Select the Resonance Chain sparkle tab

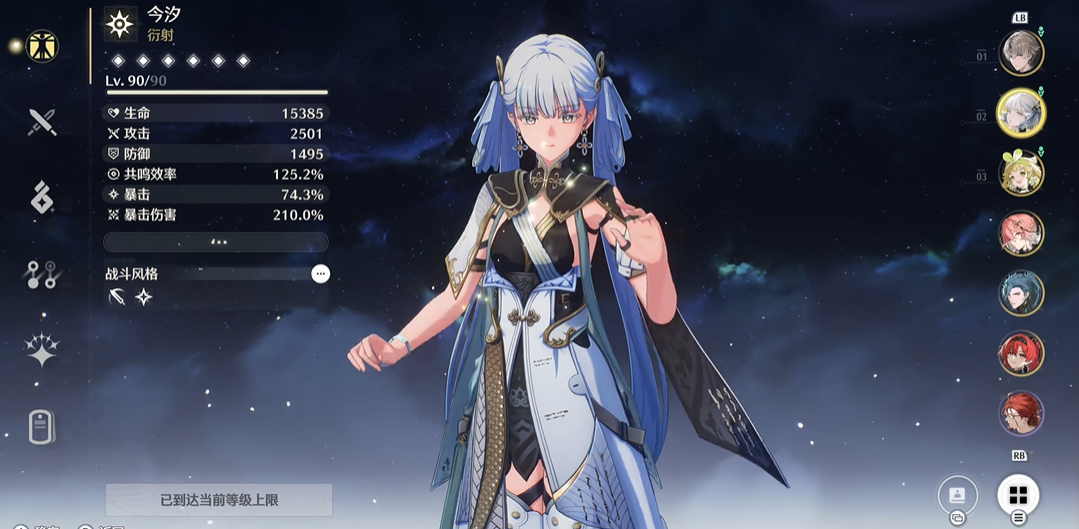point(42,350)
